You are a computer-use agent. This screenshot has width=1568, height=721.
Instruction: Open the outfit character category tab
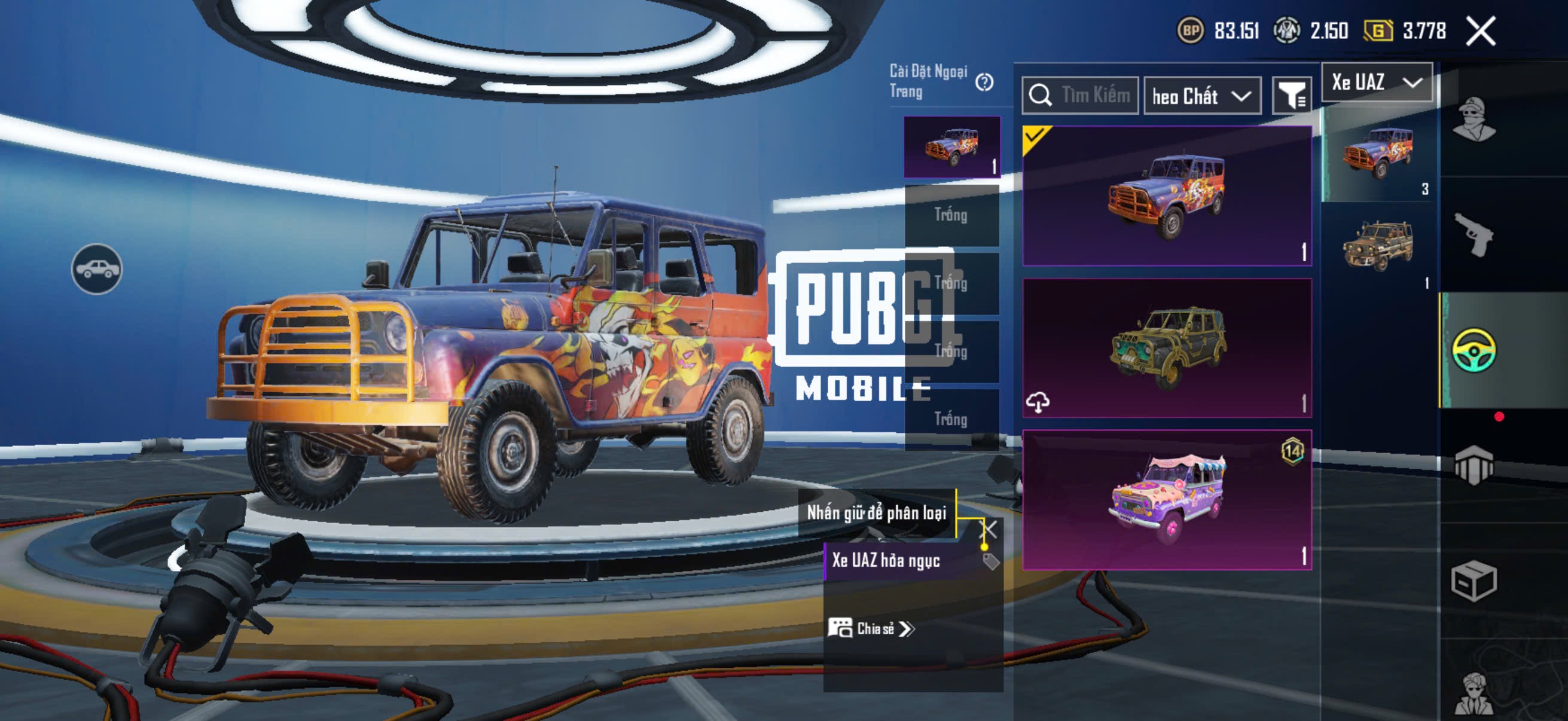(1474, 118)
